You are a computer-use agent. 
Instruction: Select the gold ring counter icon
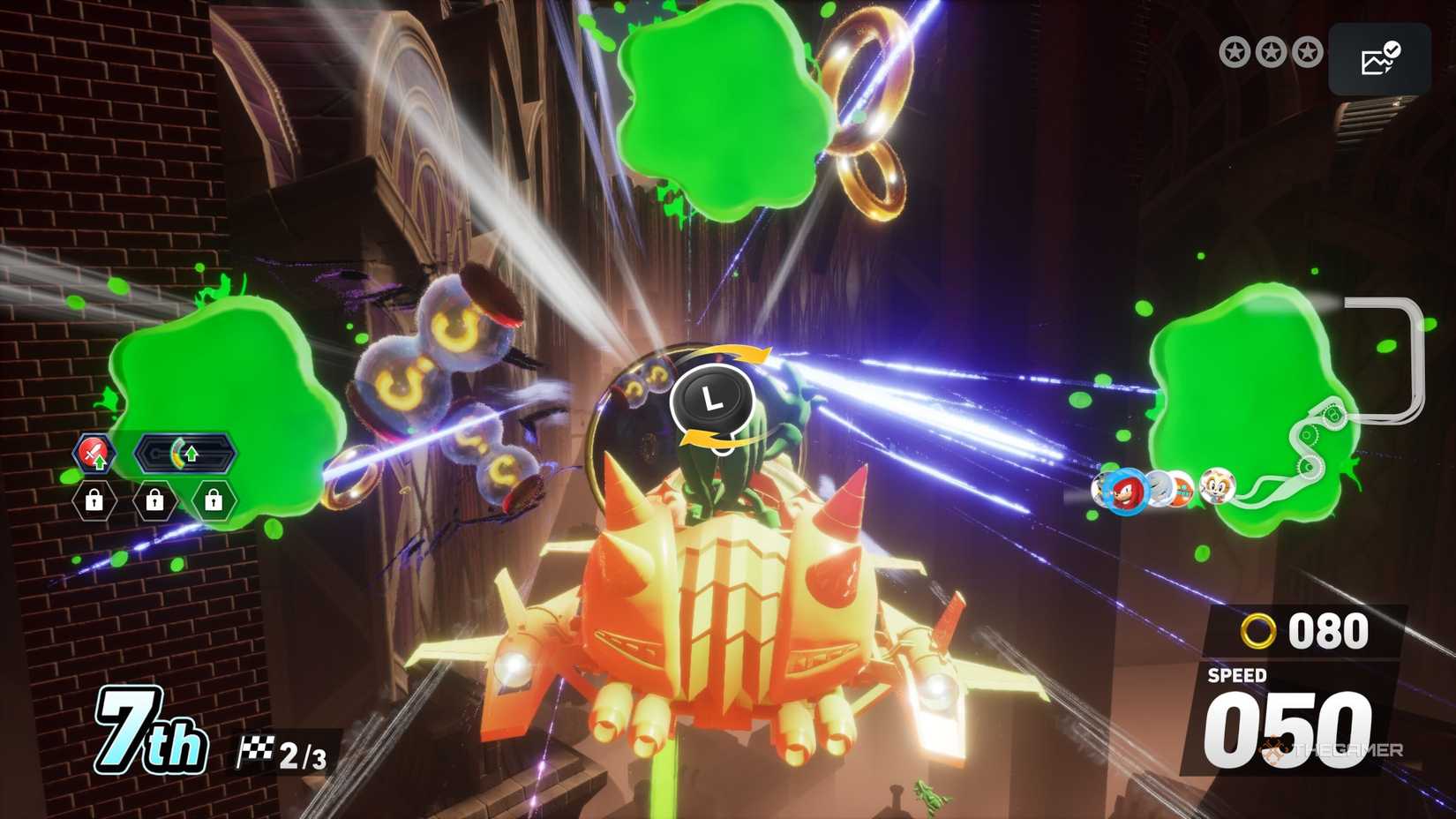point(1260,630)
